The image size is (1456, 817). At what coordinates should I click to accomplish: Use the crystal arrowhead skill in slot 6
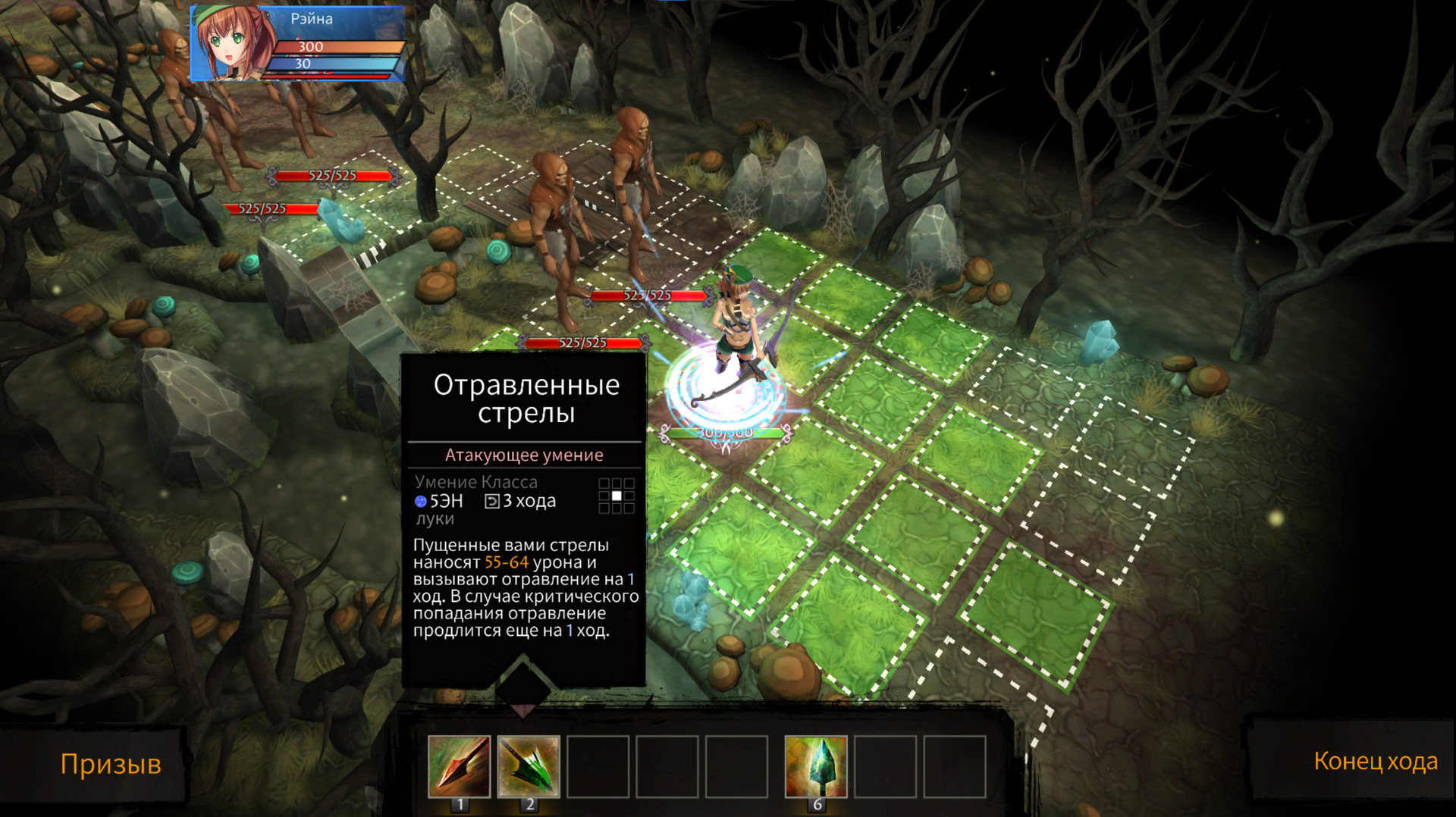816,766
